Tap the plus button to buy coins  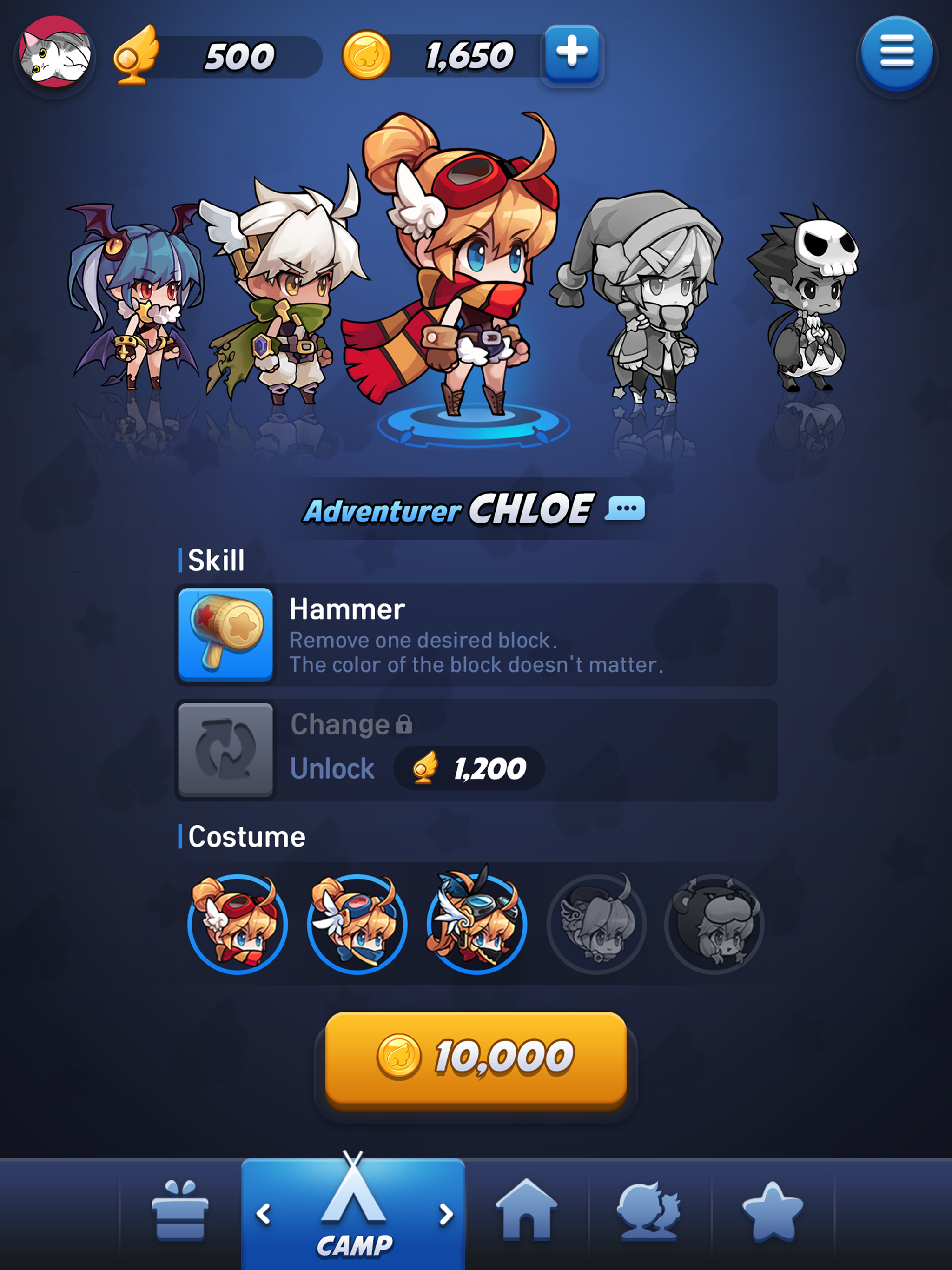(571, 53)
